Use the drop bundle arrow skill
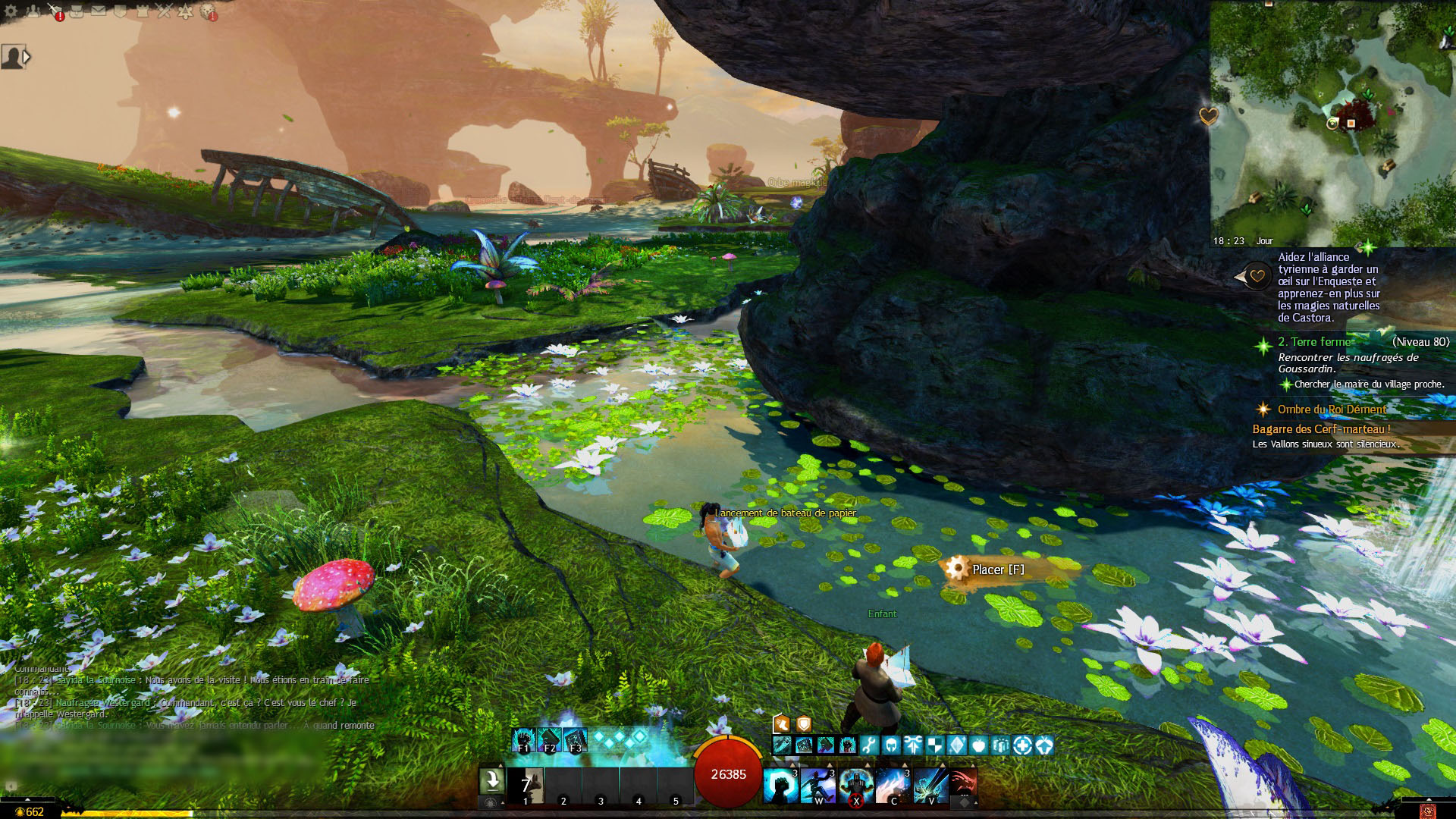 pyautogui.click(x=491, y=781)
